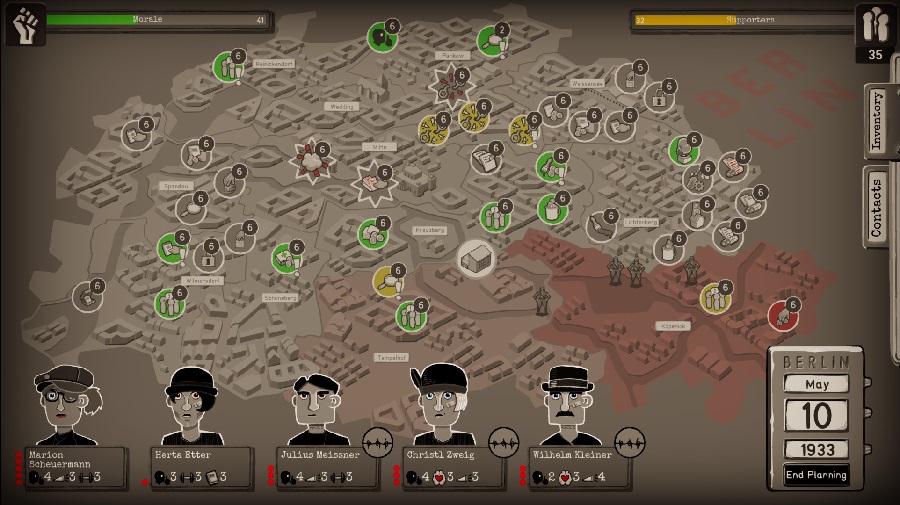This screenshot has height=505, width=900.
Task: Open the Inventory side tab
Action: coord(877,121)
